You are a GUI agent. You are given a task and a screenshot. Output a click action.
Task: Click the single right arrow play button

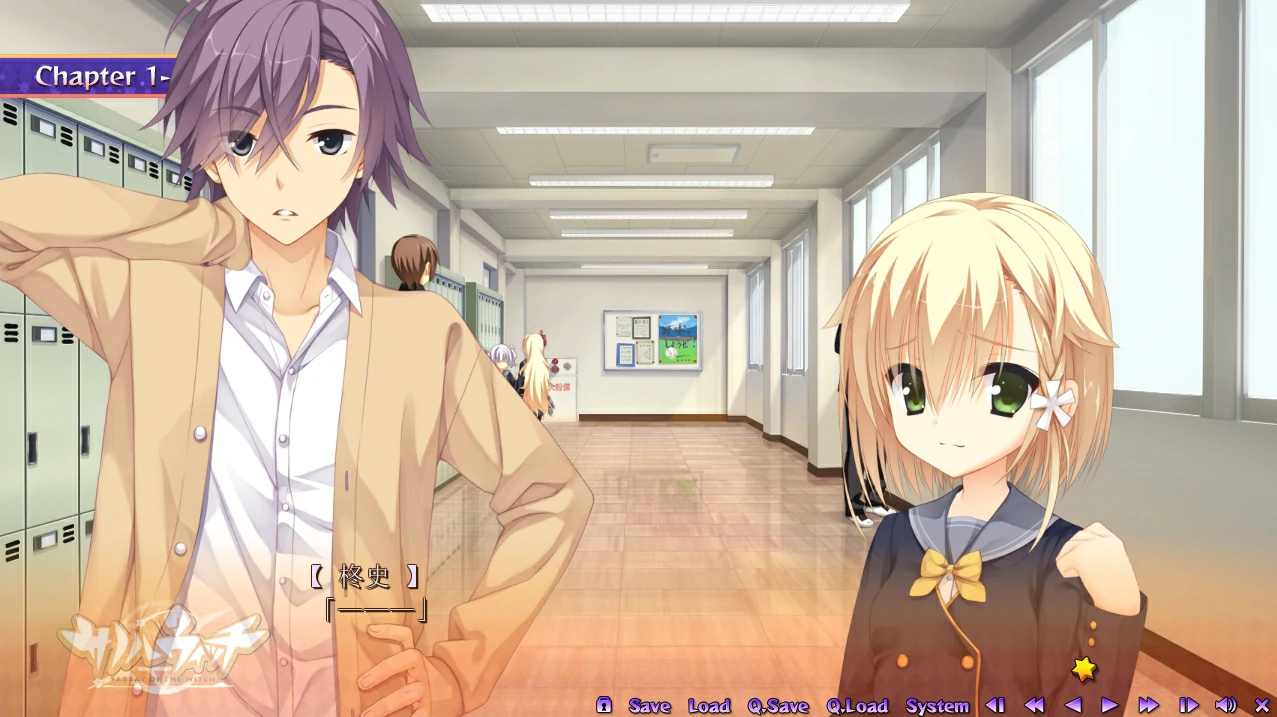(1110, 706)
